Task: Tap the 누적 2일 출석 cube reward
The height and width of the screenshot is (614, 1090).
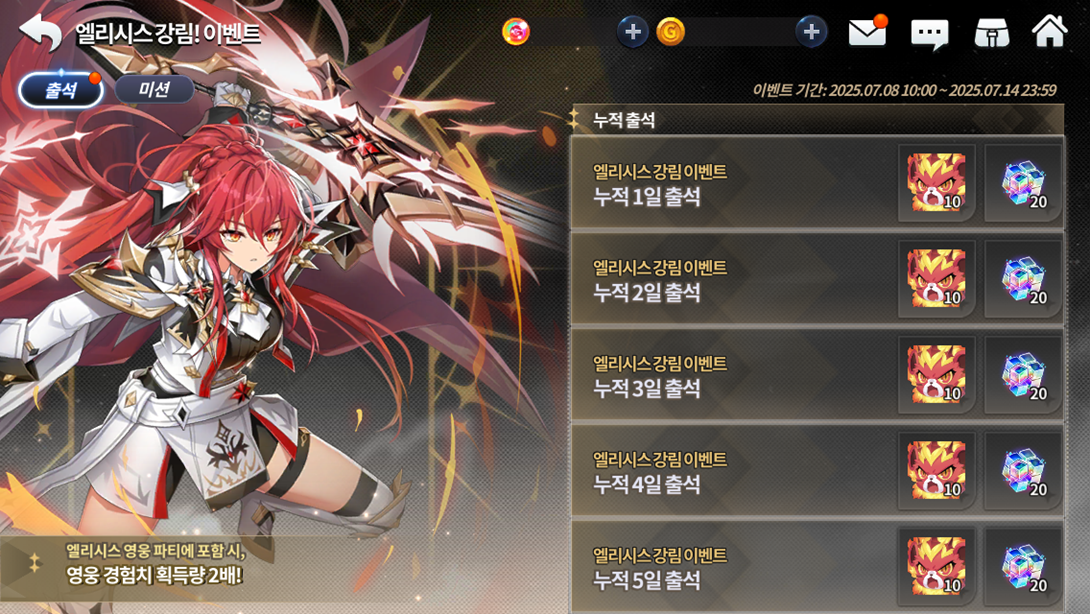Action: click(x=1023, y=279)
